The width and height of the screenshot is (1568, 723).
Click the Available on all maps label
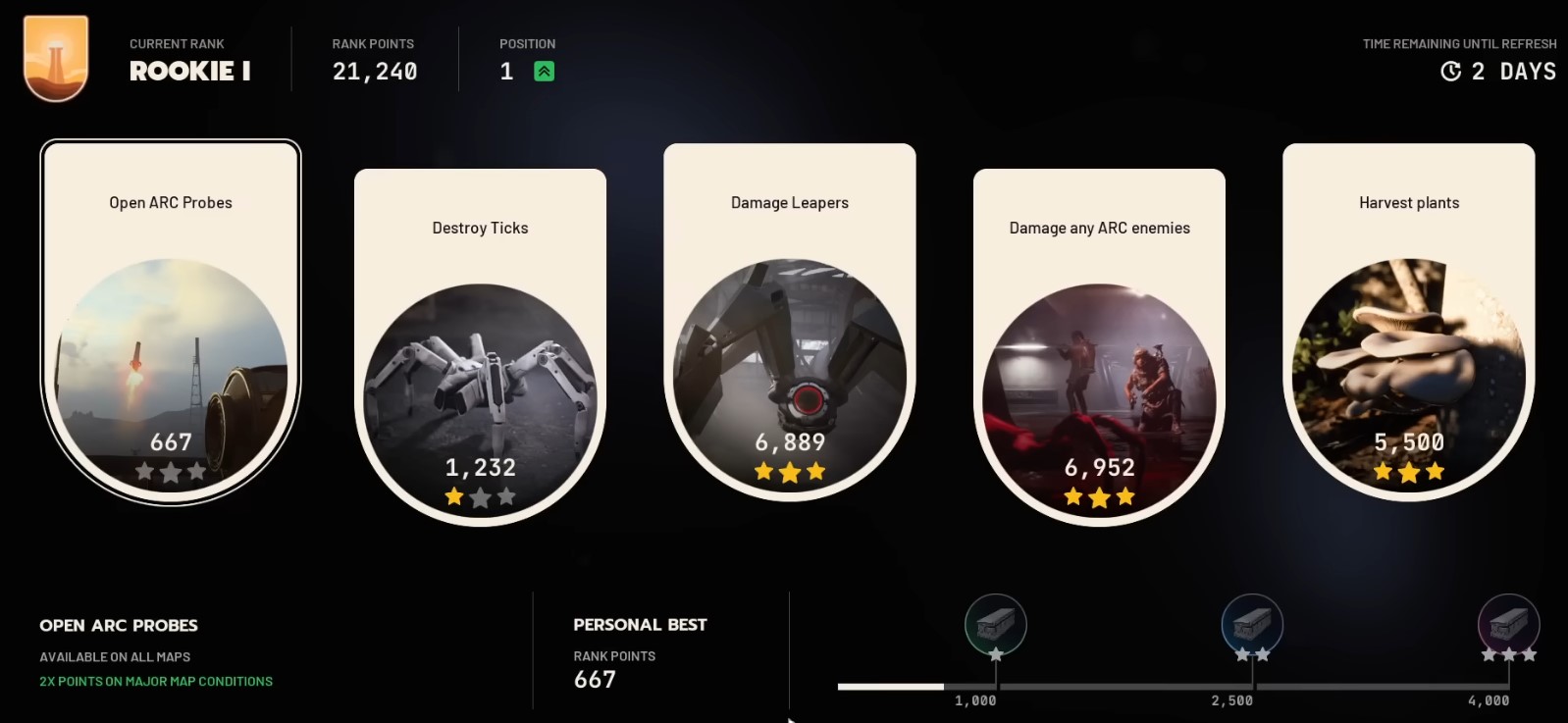pos(114,656)
